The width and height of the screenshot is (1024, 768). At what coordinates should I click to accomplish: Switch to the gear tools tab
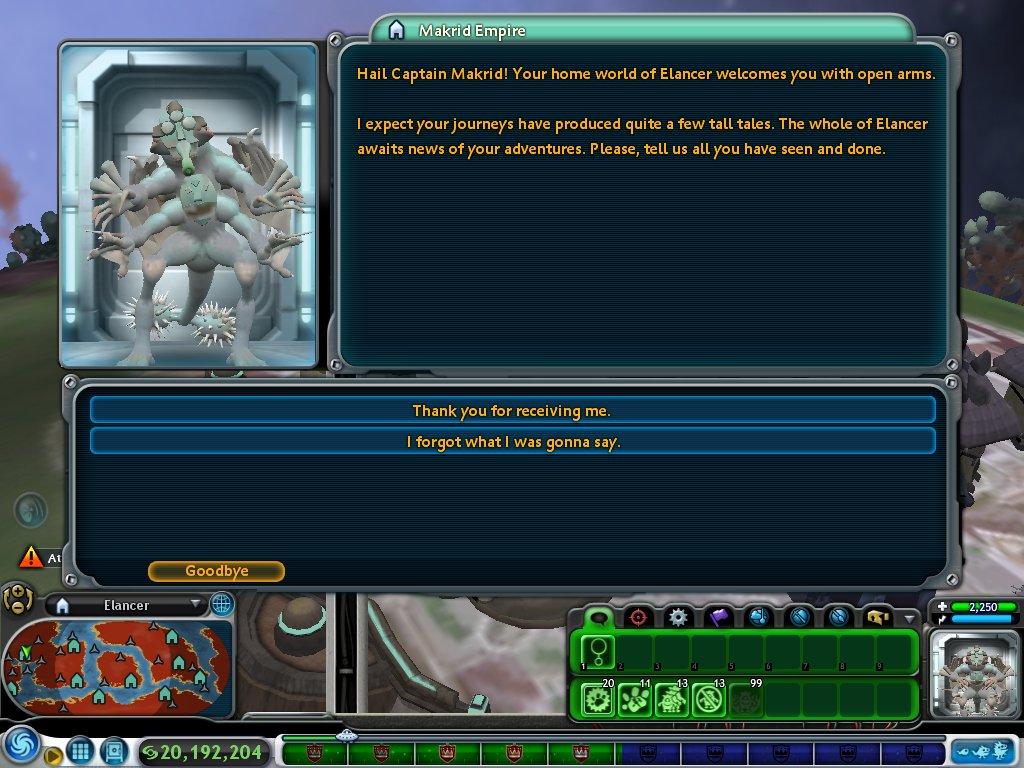pos(678,617)
